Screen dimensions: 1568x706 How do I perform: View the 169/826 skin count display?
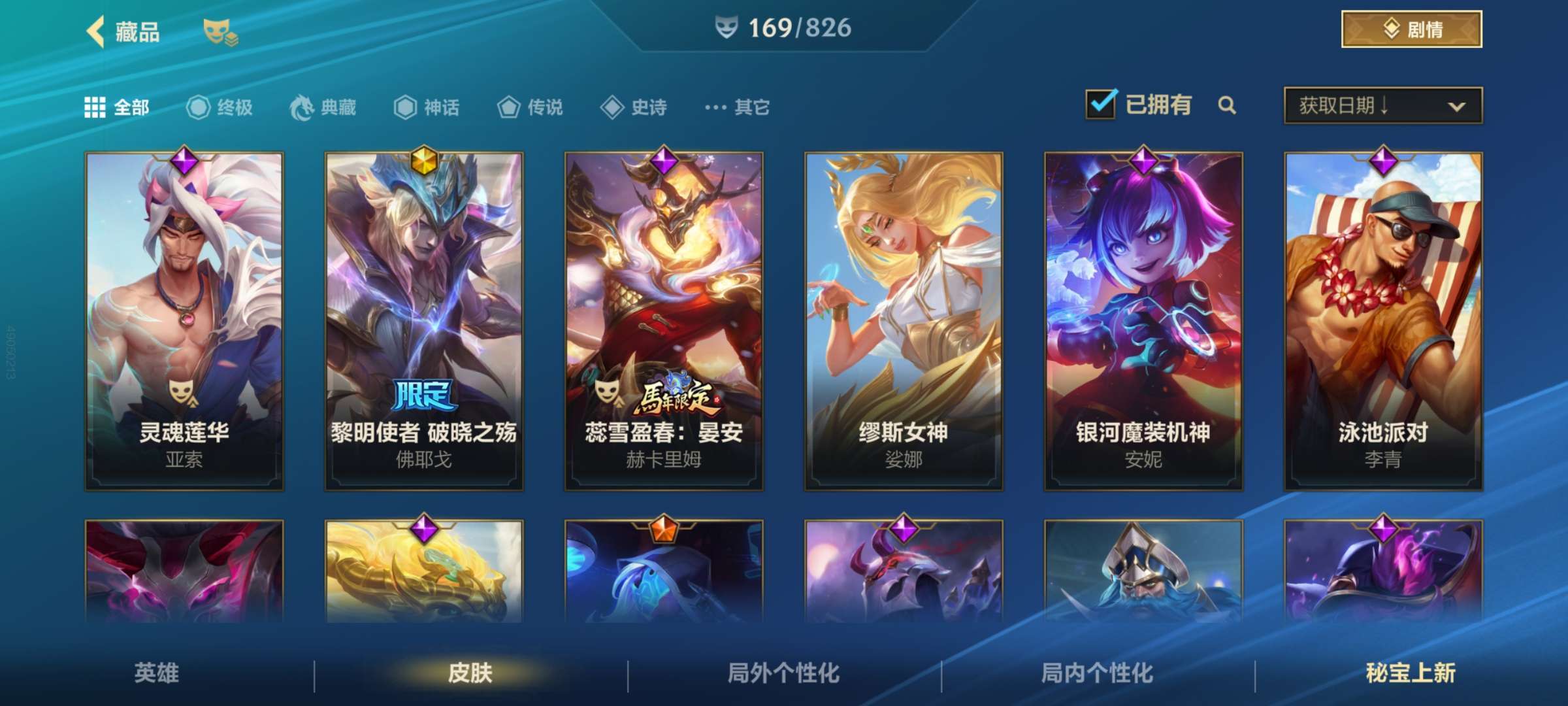pyautogui.click(x=783, y=27)
